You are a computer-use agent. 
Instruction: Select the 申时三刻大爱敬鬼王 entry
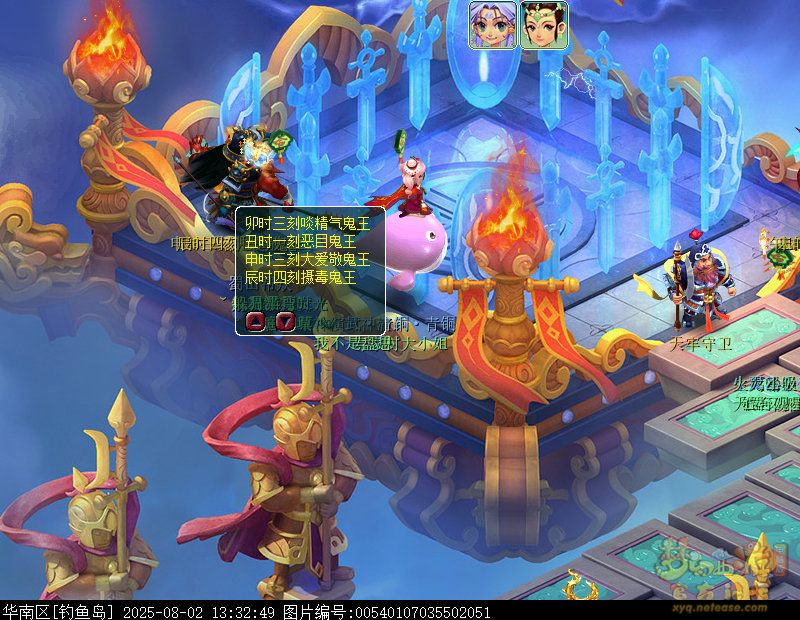[x=307, y=258]
